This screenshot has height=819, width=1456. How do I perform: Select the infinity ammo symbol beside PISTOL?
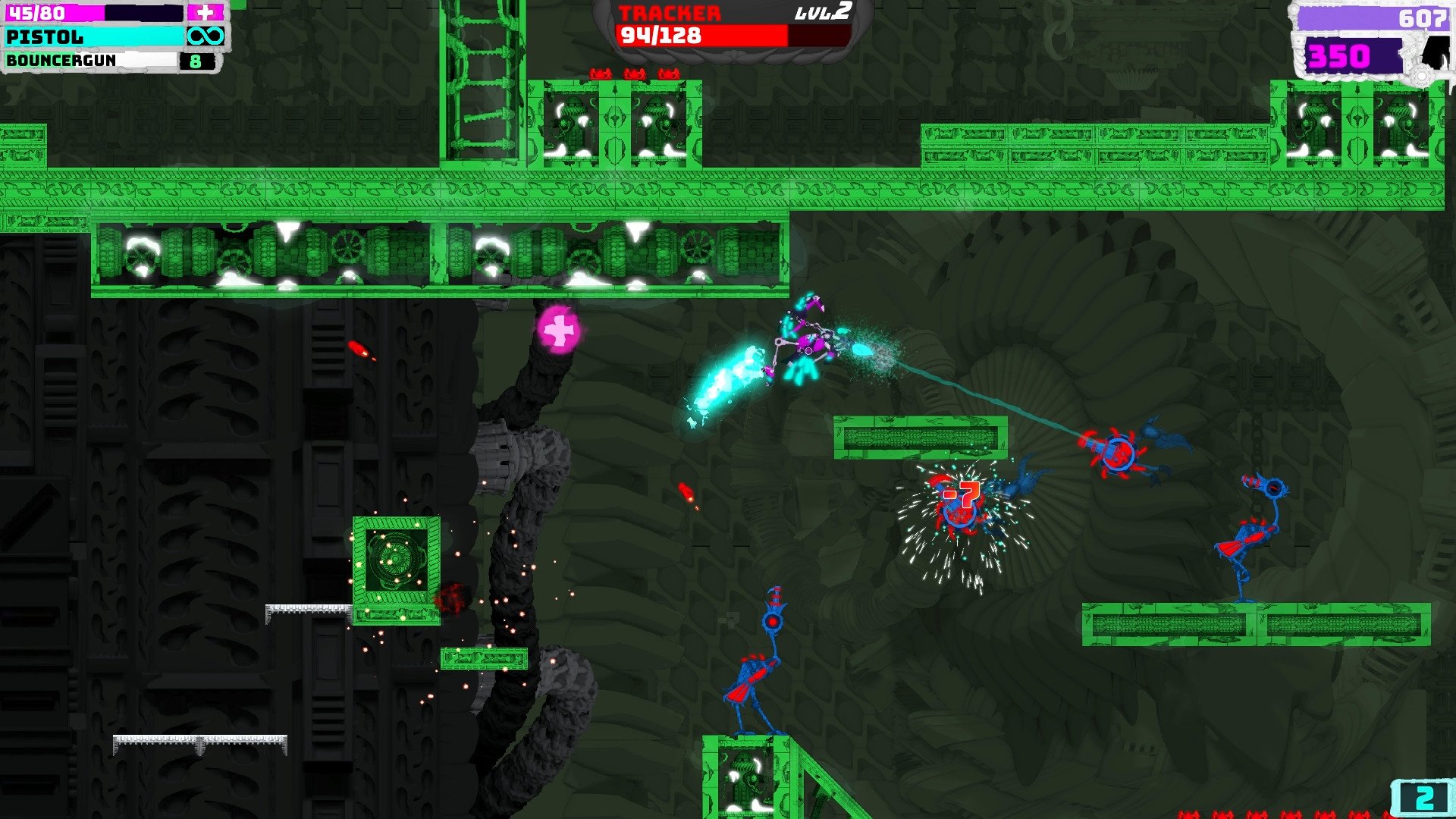[x=209, y=36]
